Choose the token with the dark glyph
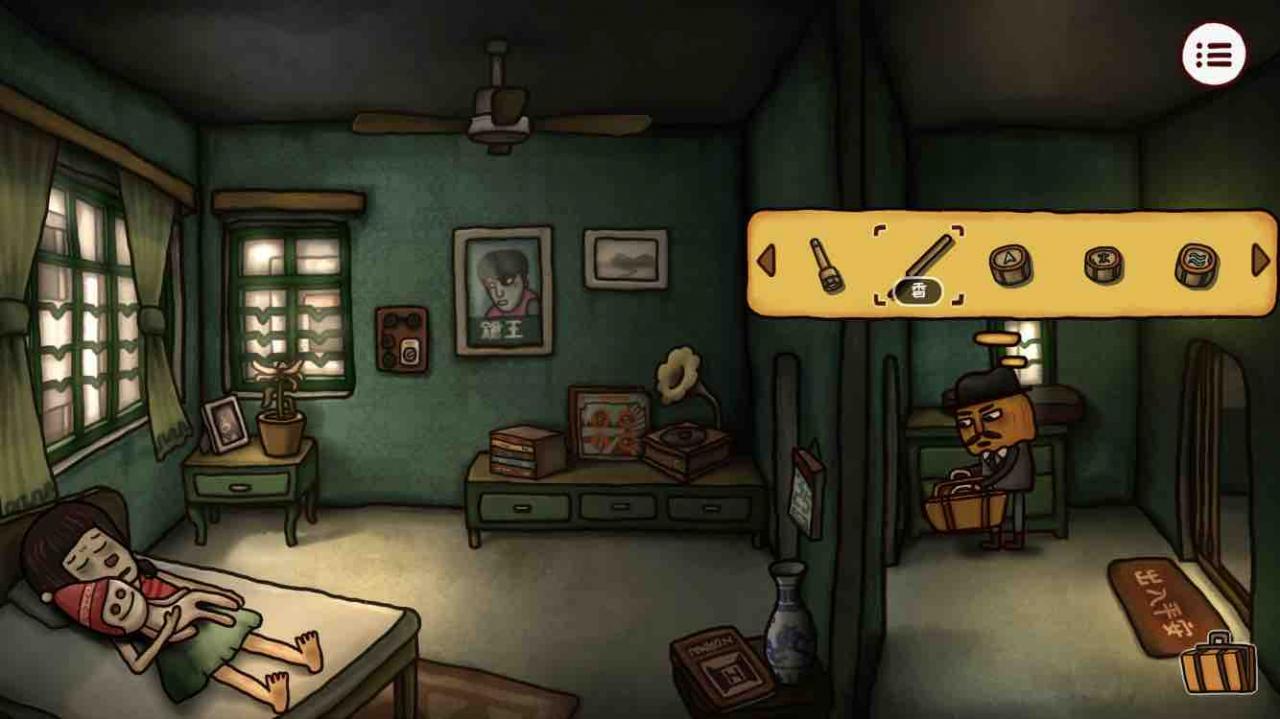Screen dimensions: 1280x719 (x=1103, y=264)
